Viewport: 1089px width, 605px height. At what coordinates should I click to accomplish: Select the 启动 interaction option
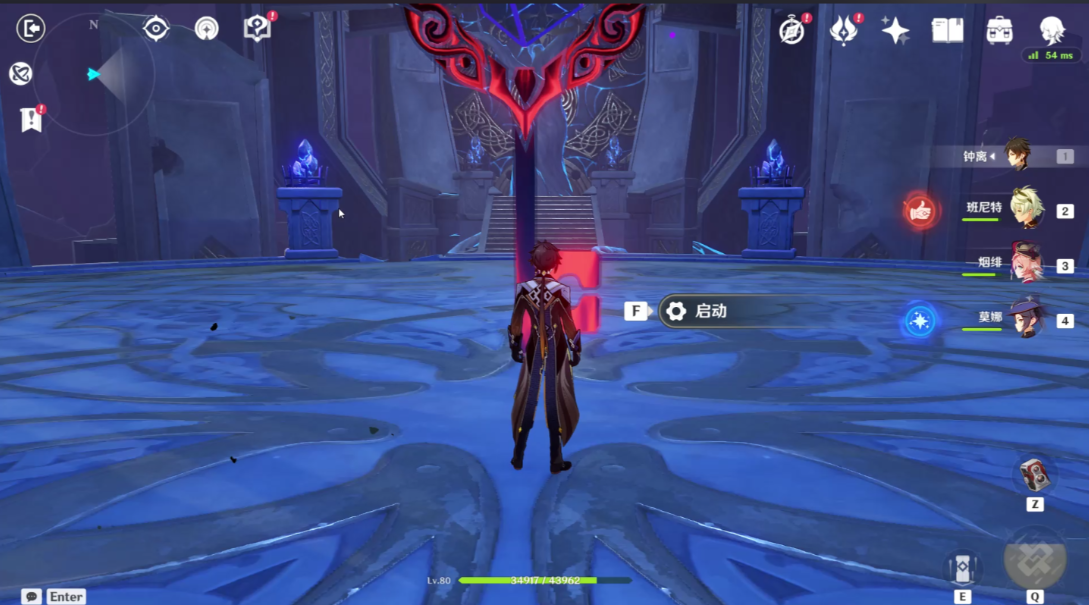710,311
